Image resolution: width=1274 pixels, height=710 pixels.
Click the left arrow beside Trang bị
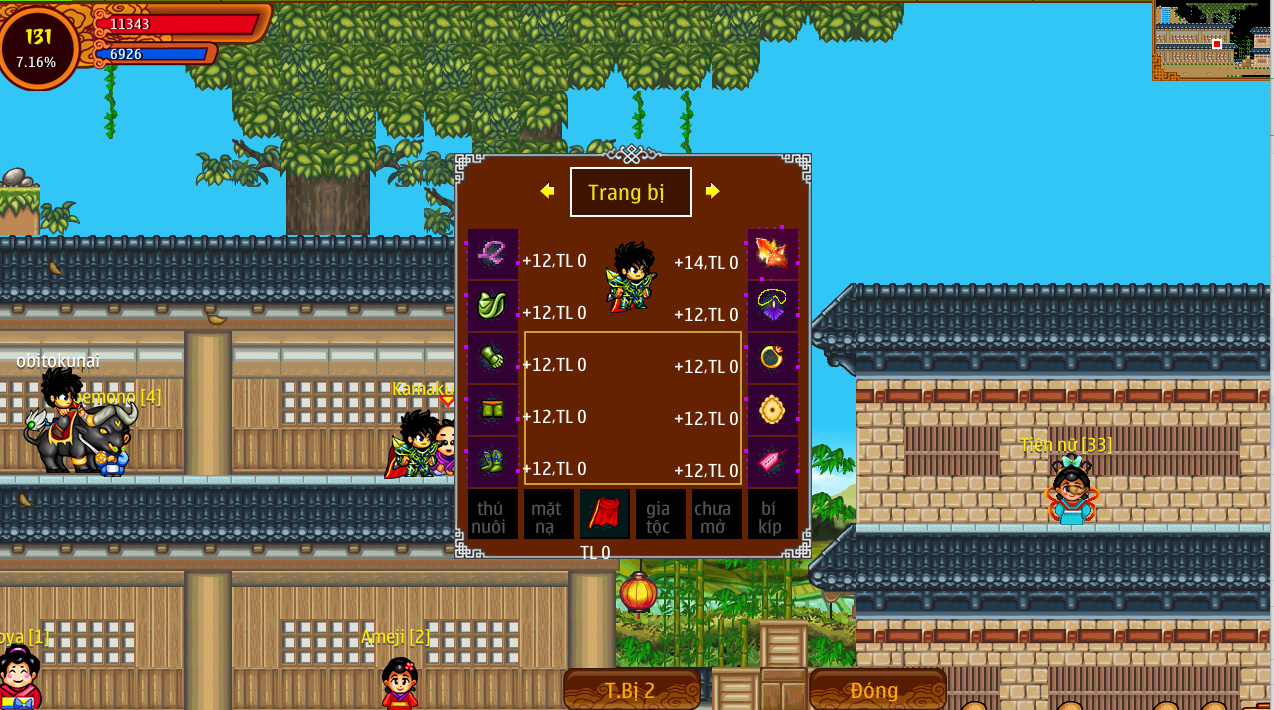pyautogui.click(x=547, y=191)
